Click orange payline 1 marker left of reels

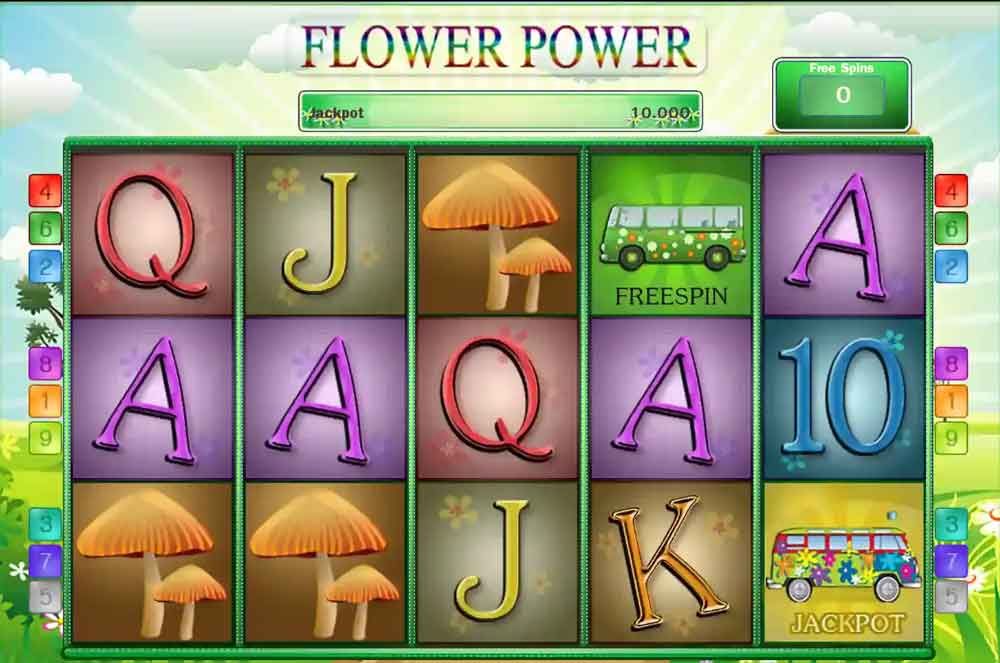[45, 400]
